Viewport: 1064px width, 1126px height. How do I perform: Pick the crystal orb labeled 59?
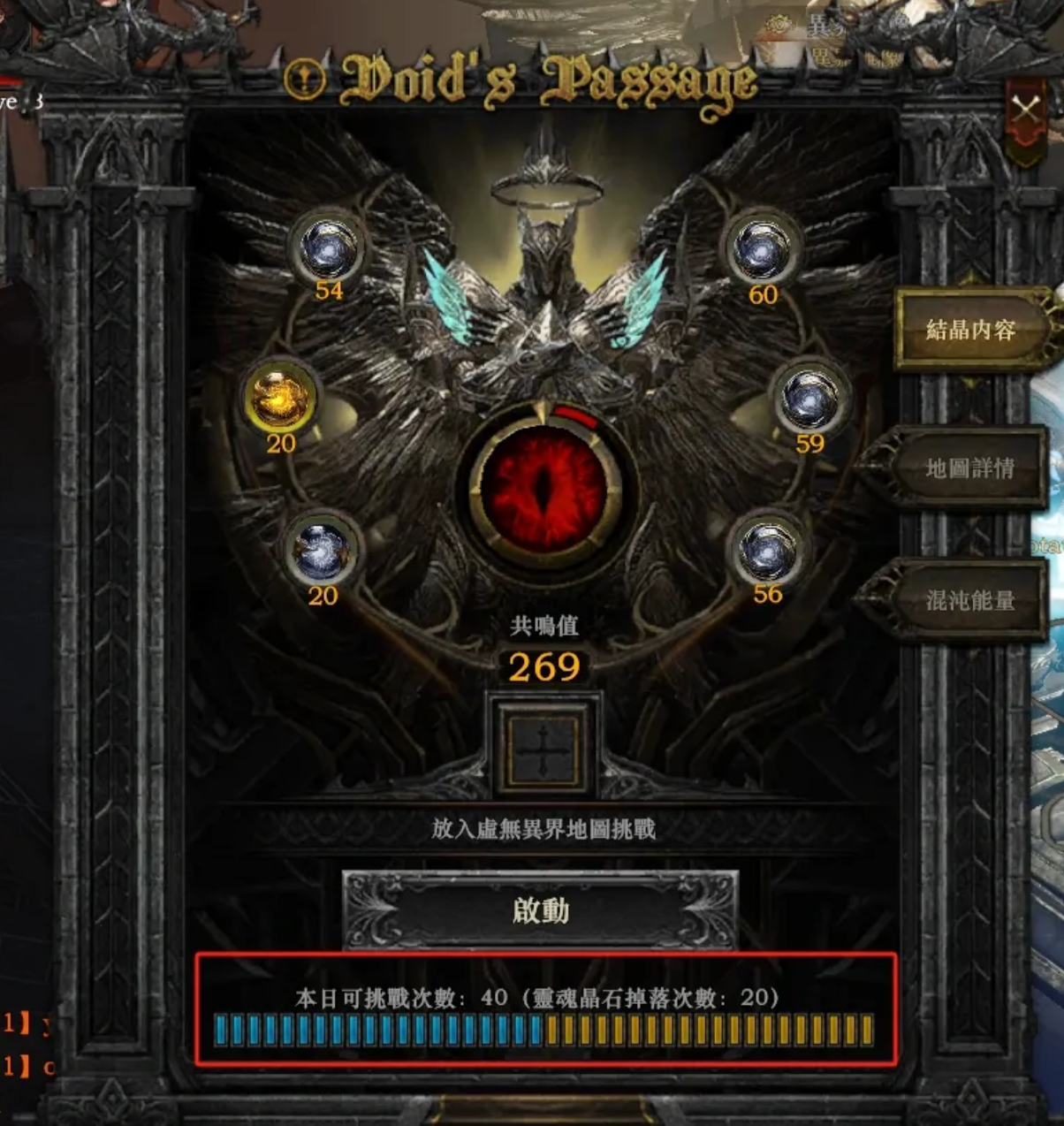809,399
